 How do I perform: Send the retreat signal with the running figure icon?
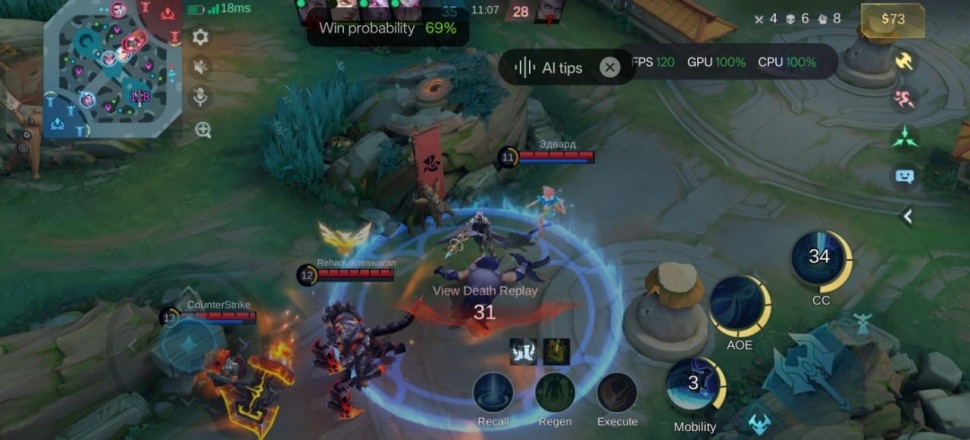point(904,98)
